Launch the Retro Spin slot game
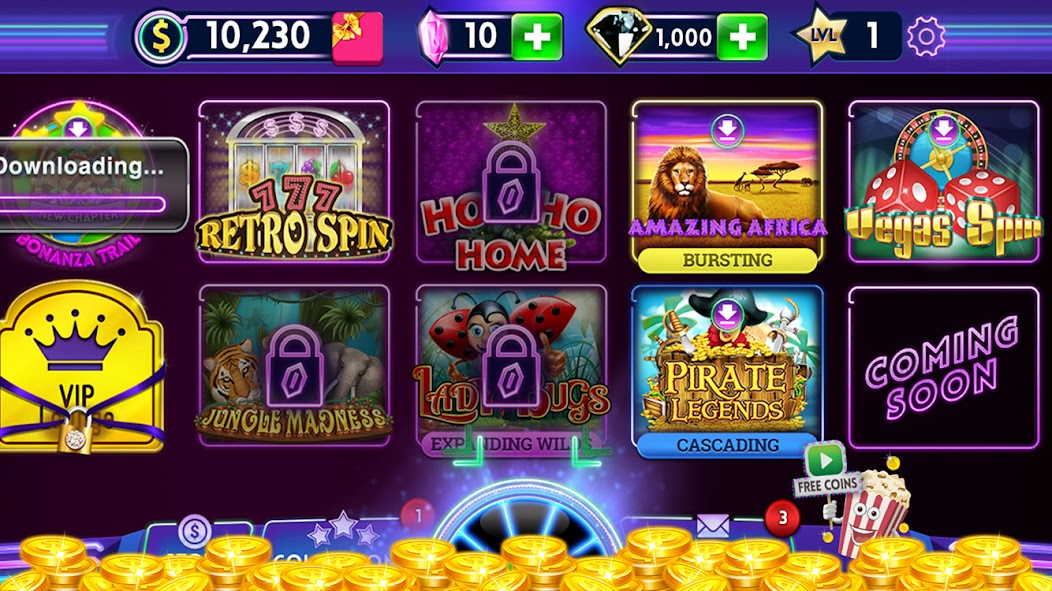This screenshot has height=591, width=1052. 294,182
